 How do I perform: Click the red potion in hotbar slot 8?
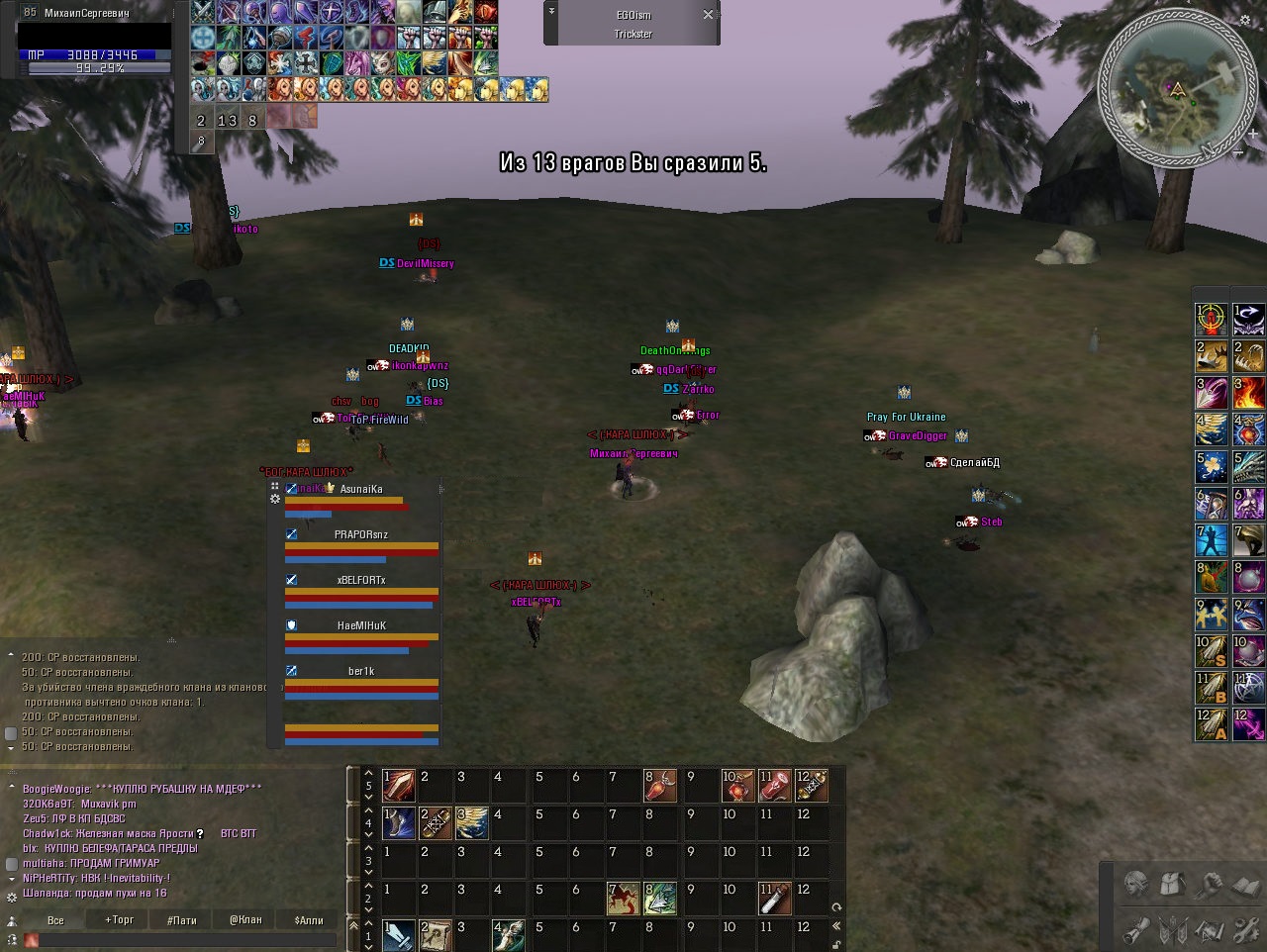658,787
